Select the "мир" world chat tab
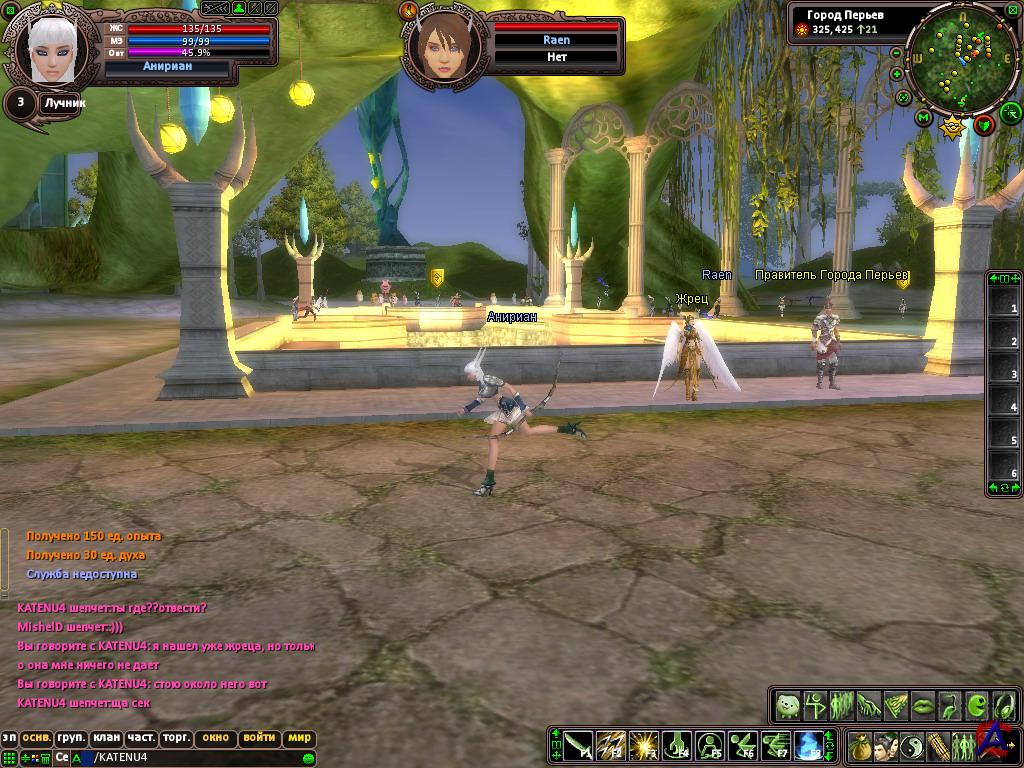 point(300,738)
